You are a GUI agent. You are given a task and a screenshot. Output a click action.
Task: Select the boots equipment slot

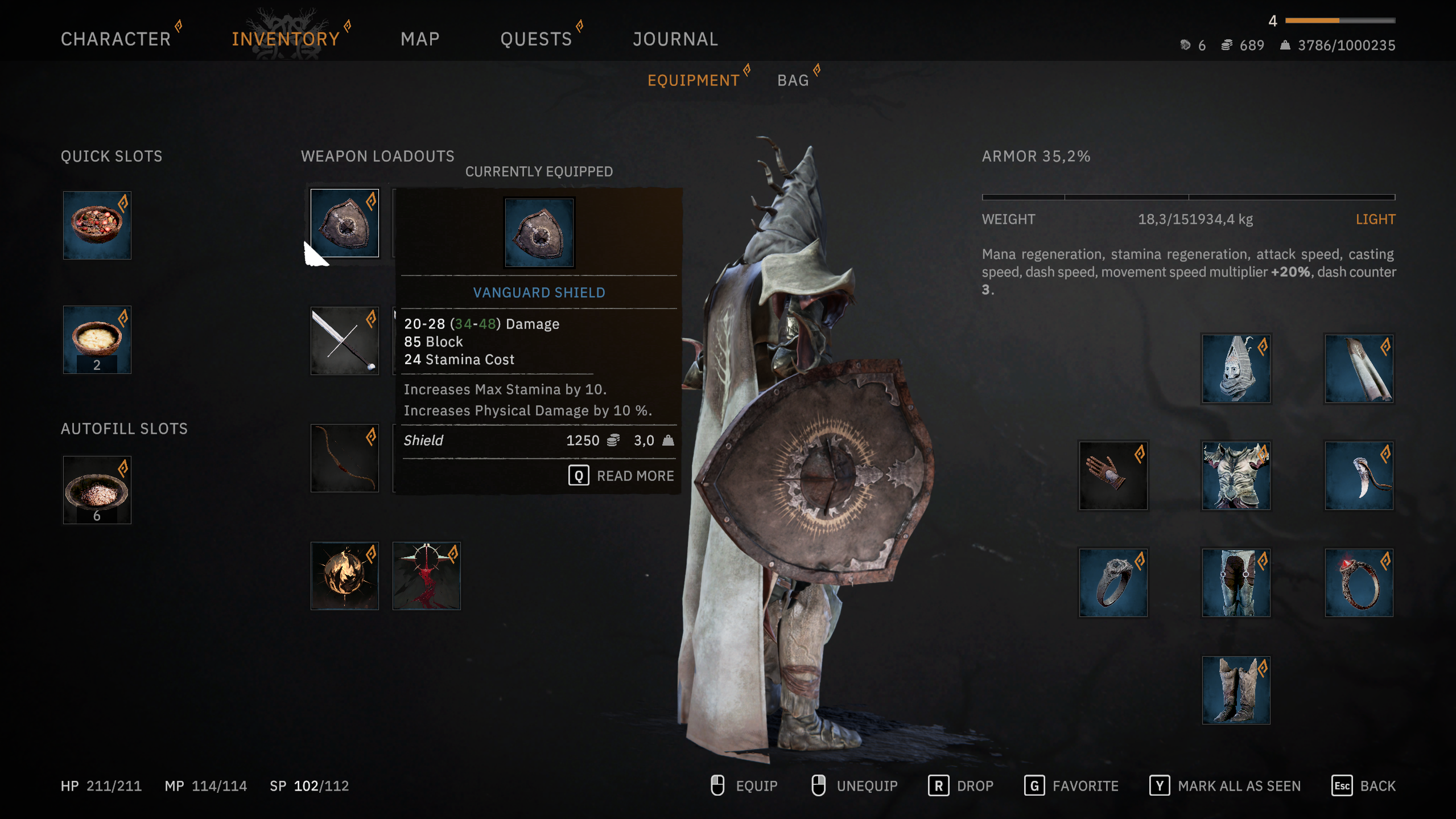pyautogui.click(x=1236, y=690)
